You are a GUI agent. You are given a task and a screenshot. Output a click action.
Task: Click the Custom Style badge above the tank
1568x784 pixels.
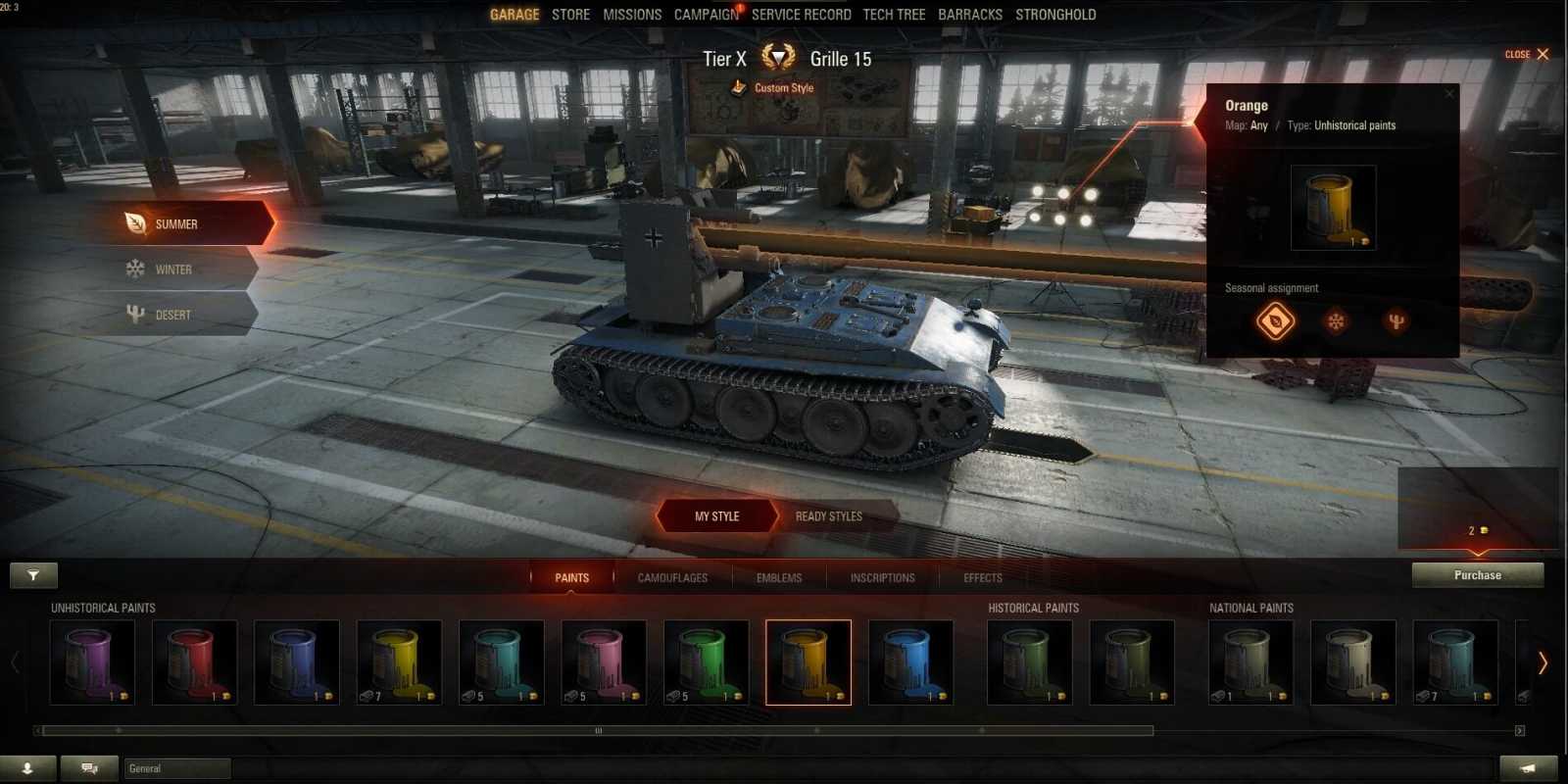pos(774,87)
